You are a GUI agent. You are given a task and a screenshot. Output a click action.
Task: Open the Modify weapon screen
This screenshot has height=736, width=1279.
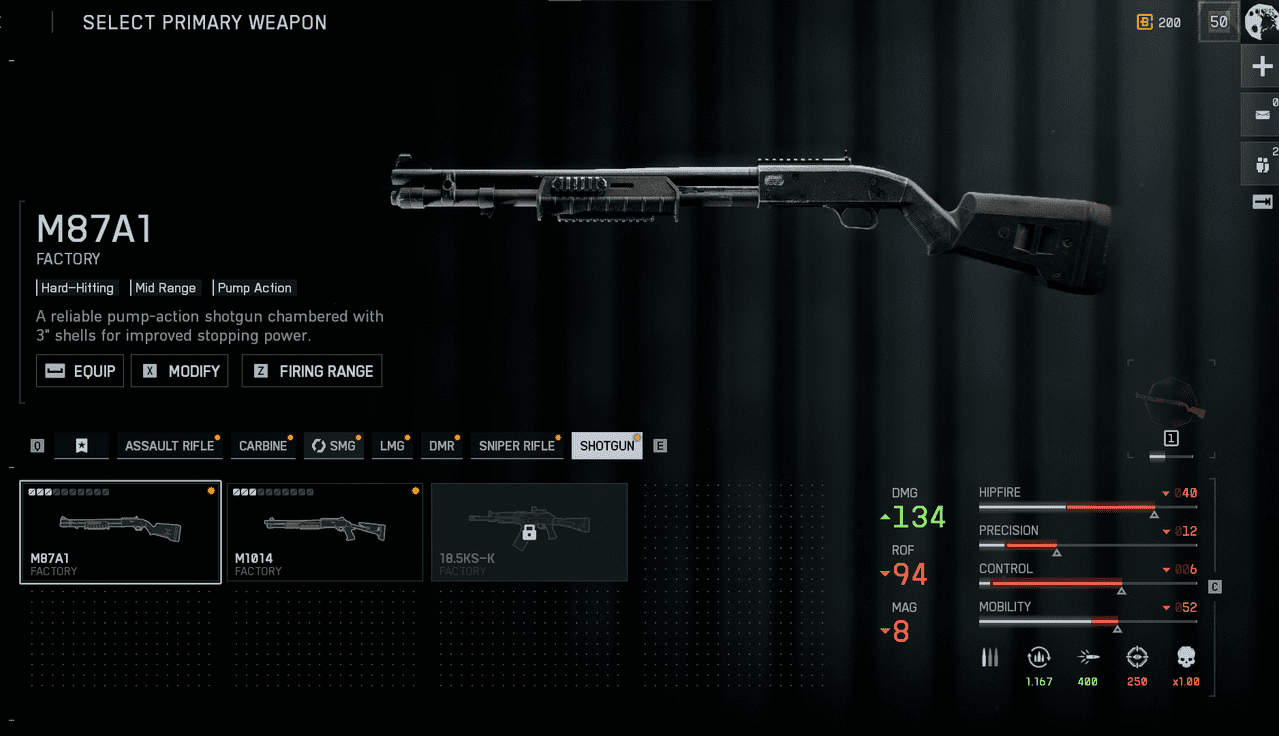(x=181, y=371)
